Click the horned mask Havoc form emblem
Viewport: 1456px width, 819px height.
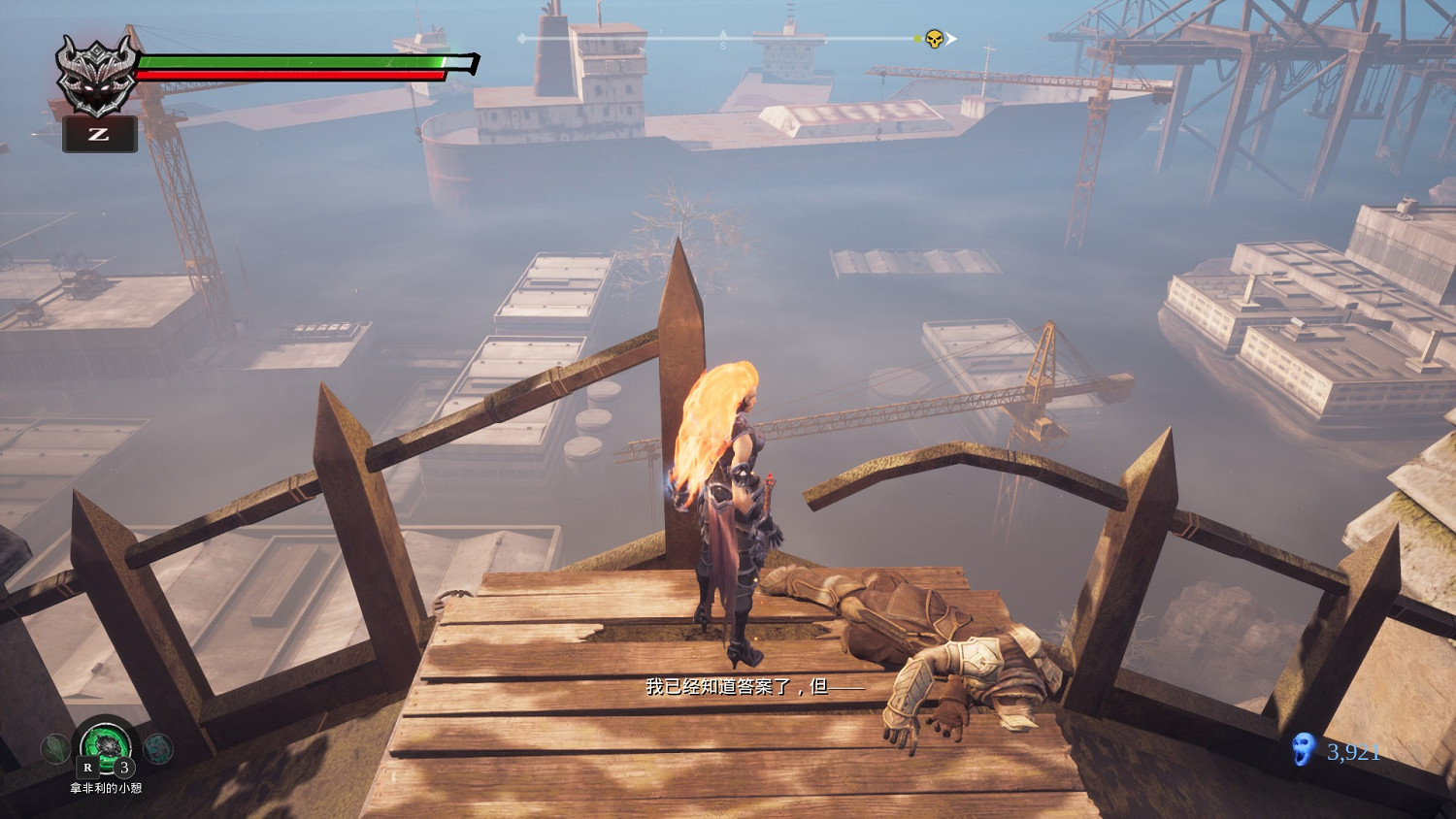[x=95, y=75]
